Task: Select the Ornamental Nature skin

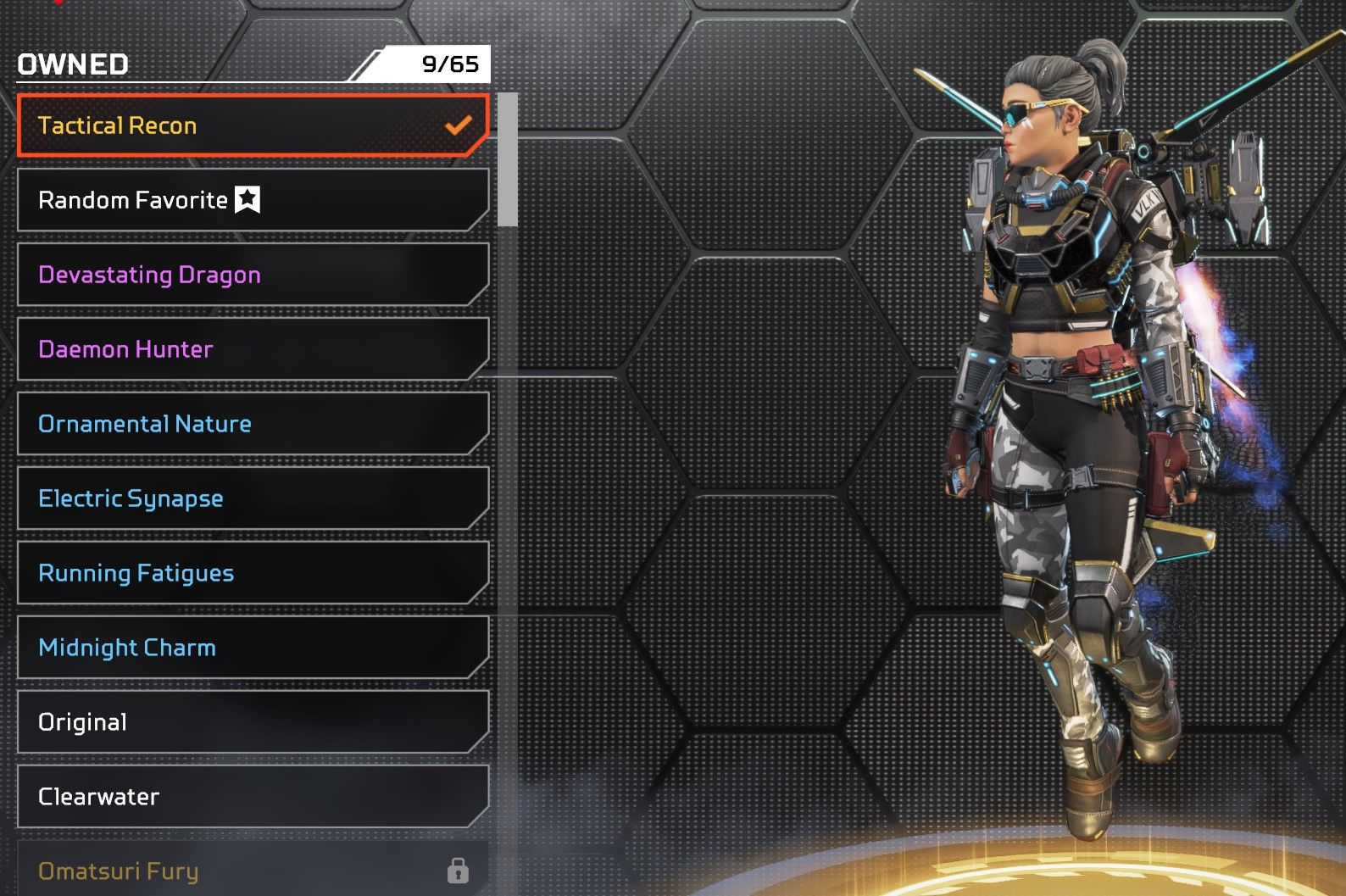Action: tap(253, 424)
